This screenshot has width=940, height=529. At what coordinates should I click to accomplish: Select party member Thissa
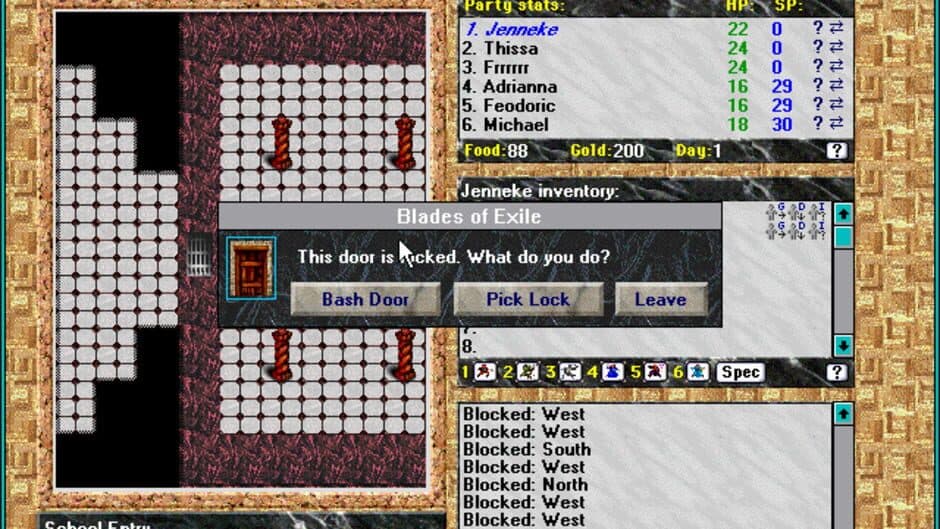pyautogui.click(x=510, y=48)
